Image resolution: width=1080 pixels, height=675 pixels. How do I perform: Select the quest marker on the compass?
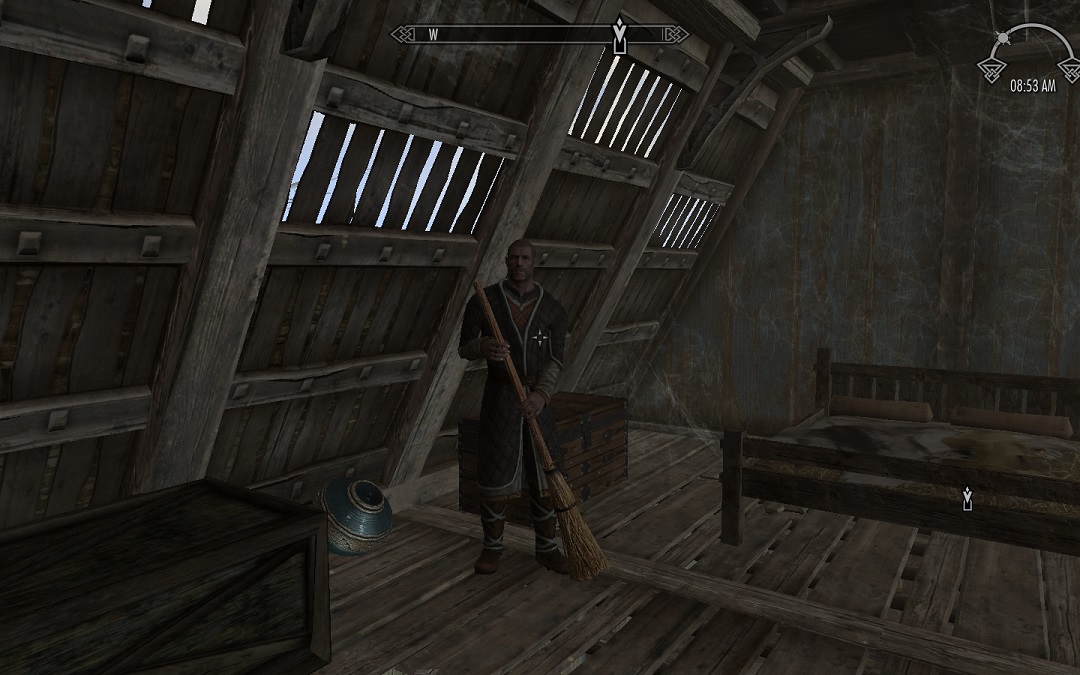point(620,38)
